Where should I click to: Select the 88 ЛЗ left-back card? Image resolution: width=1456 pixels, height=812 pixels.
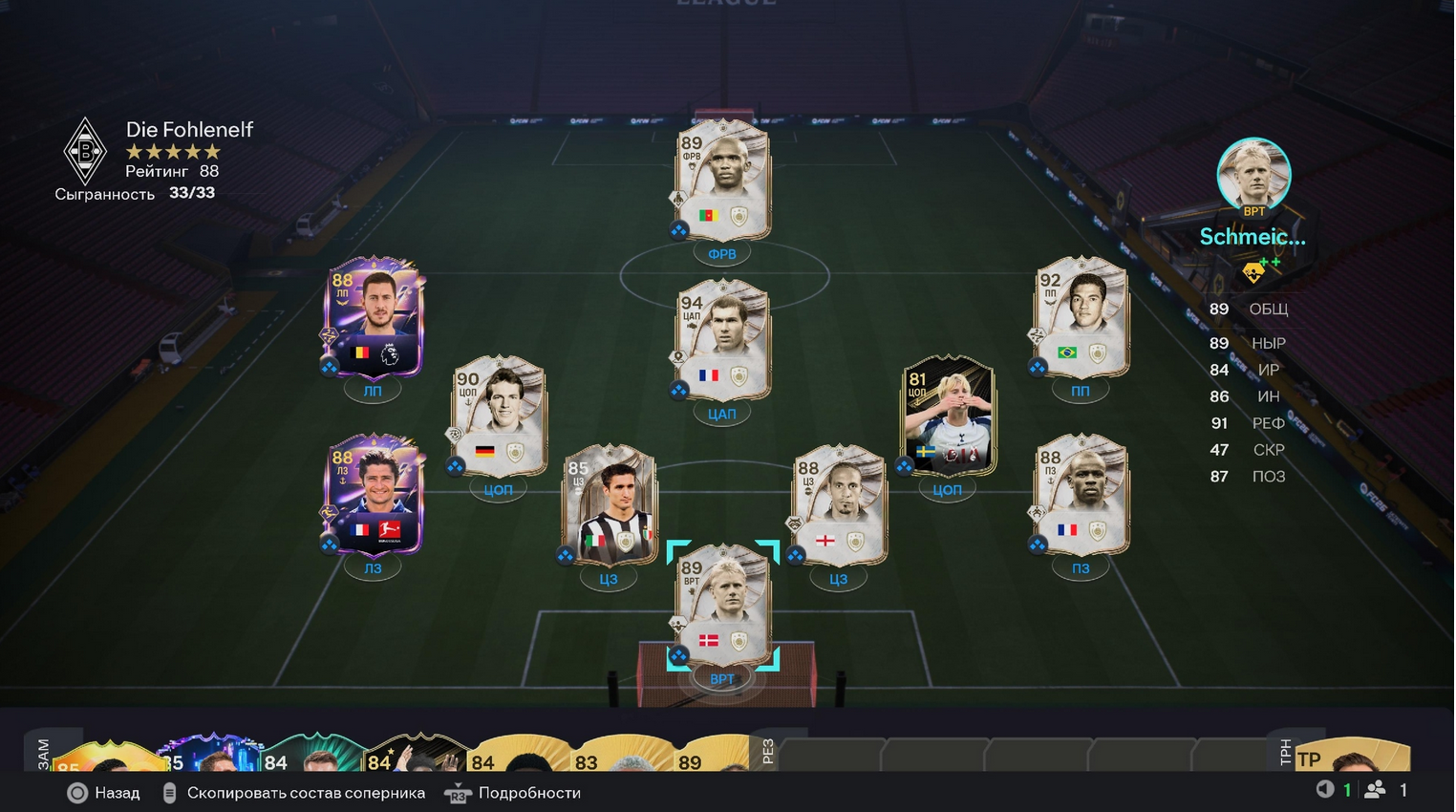374,495
